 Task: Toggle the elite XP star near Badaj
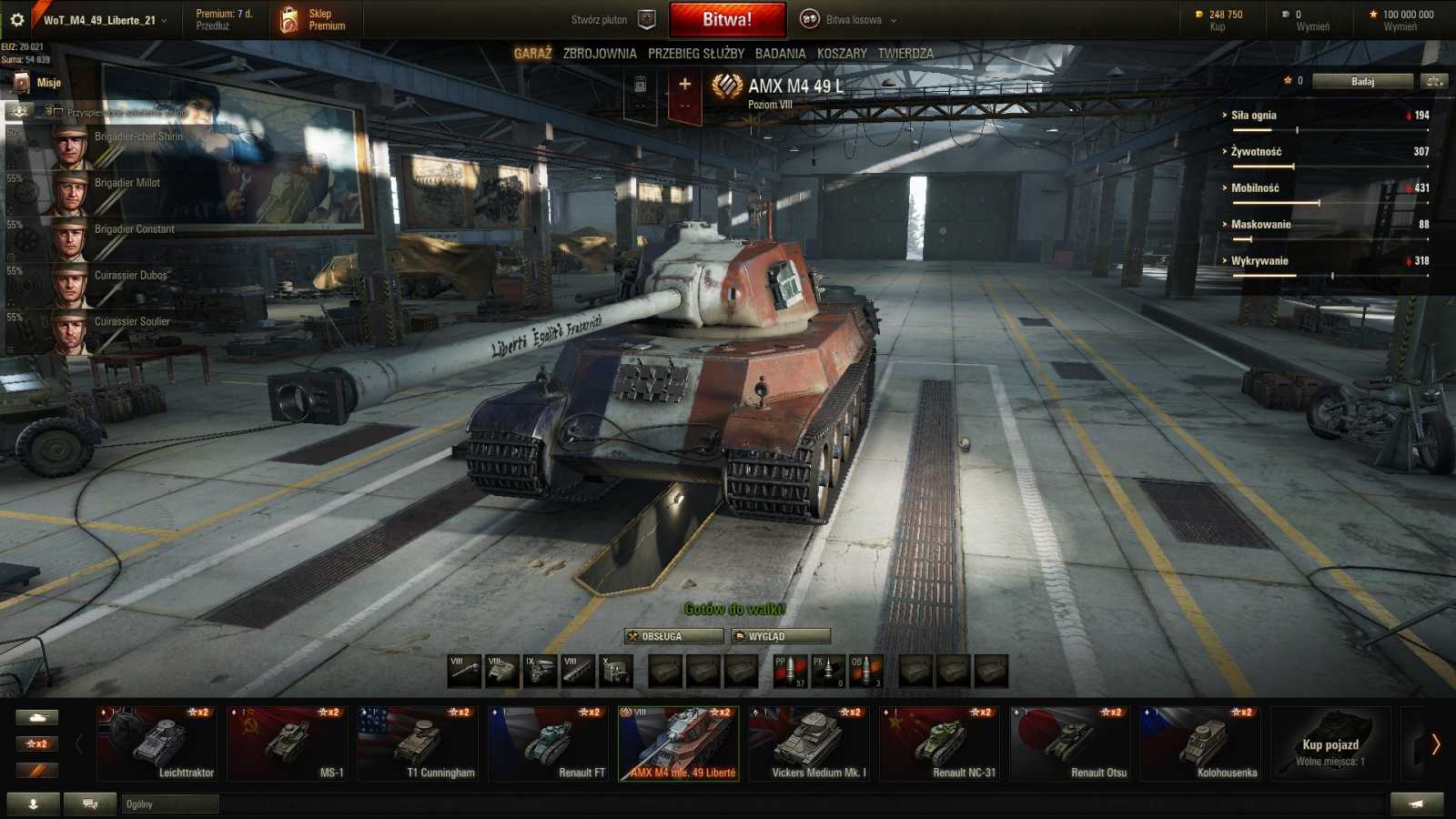pos(1287,80)
